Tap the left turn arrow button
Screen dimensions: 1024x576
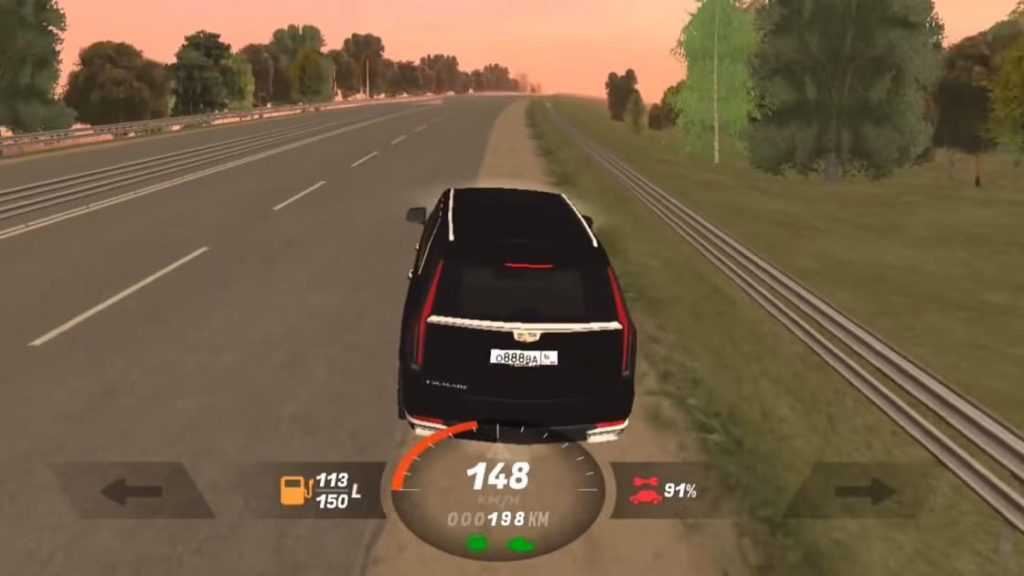(131, 491)
